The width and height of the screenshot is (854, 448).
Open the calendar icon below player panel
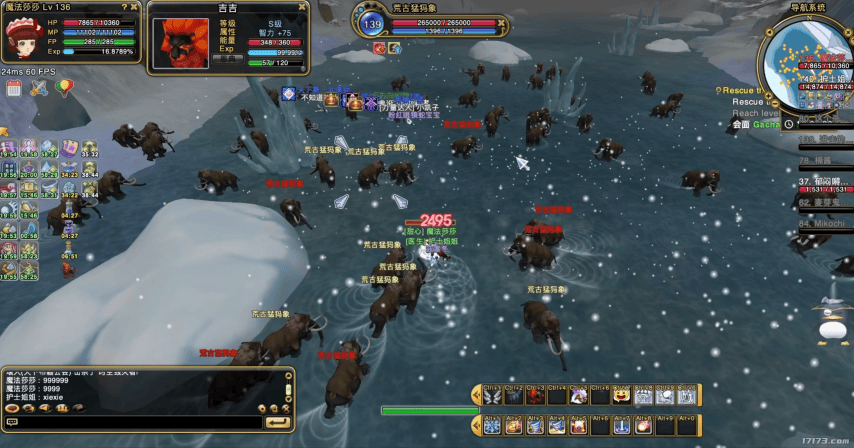click(x=14, y=89)
